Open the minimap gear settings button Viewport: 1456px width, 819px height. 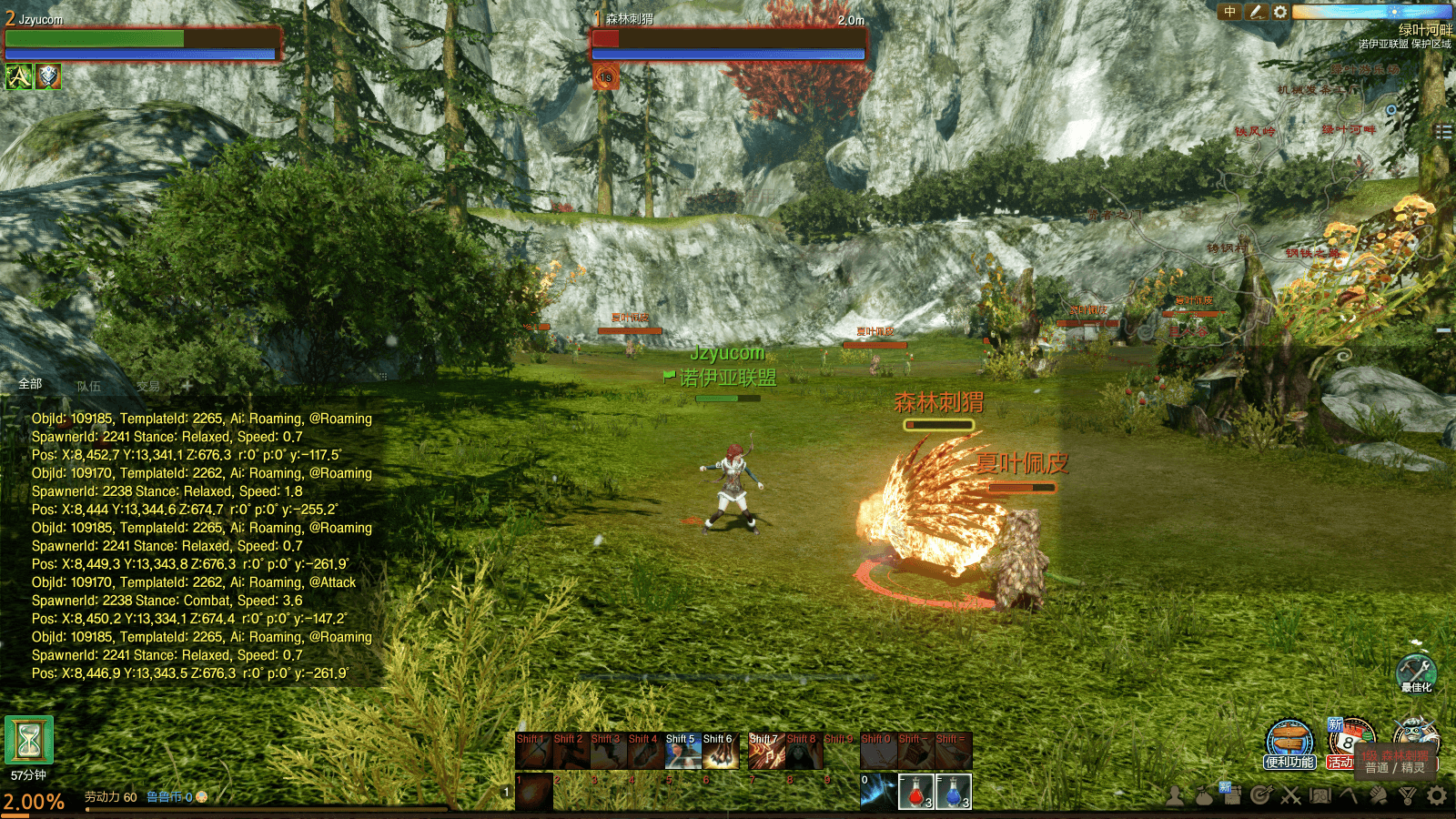(x=1280, y=12)
